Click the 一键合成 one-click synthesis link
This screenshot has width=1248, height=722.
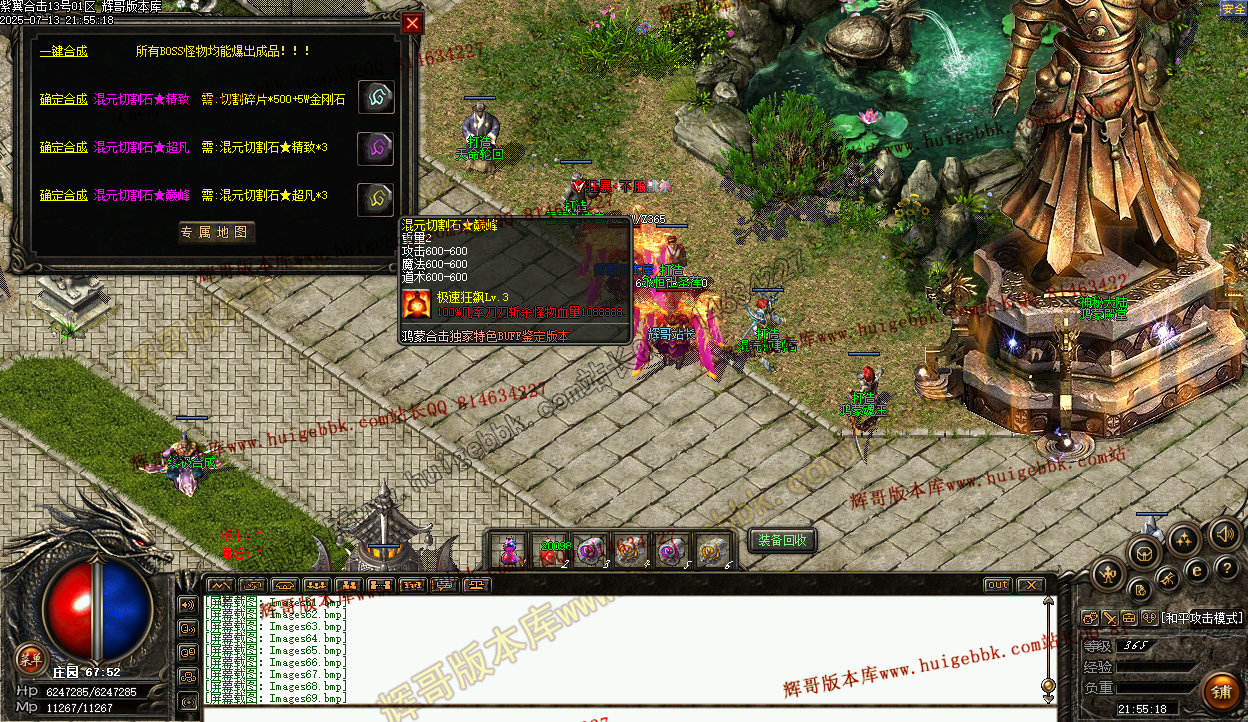pos(63,51)
